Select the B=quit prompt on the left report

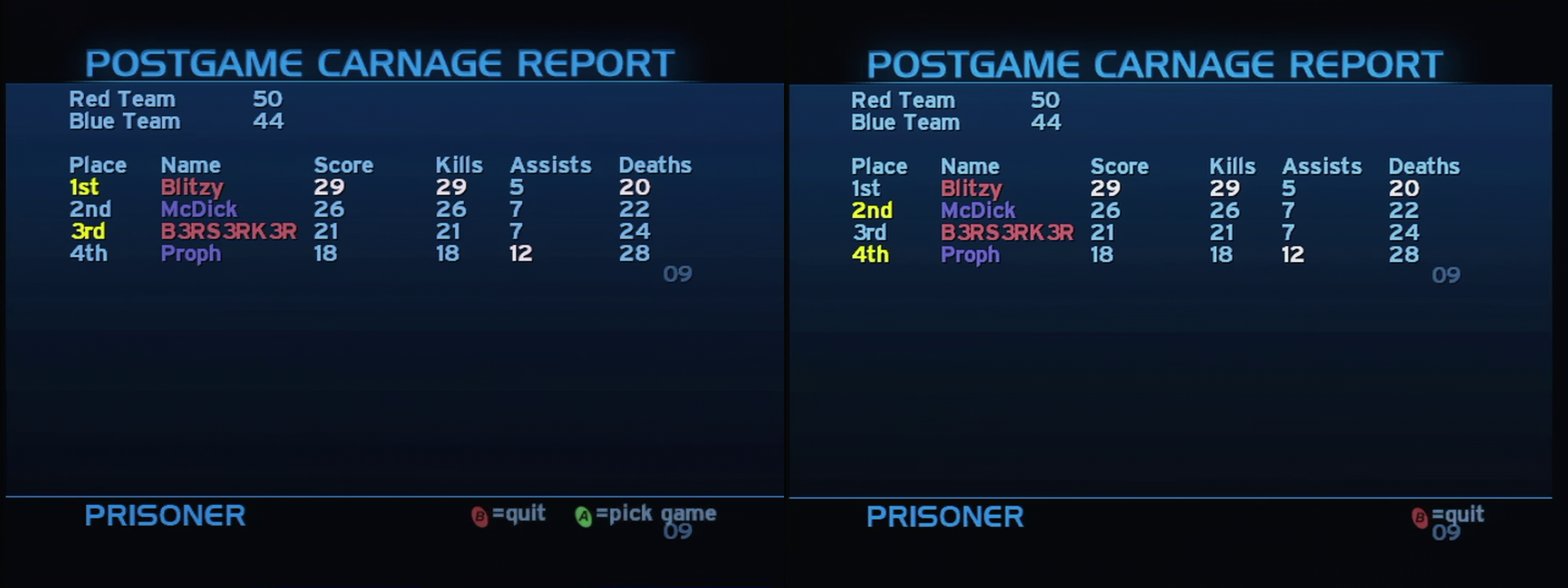click(508, 514)
